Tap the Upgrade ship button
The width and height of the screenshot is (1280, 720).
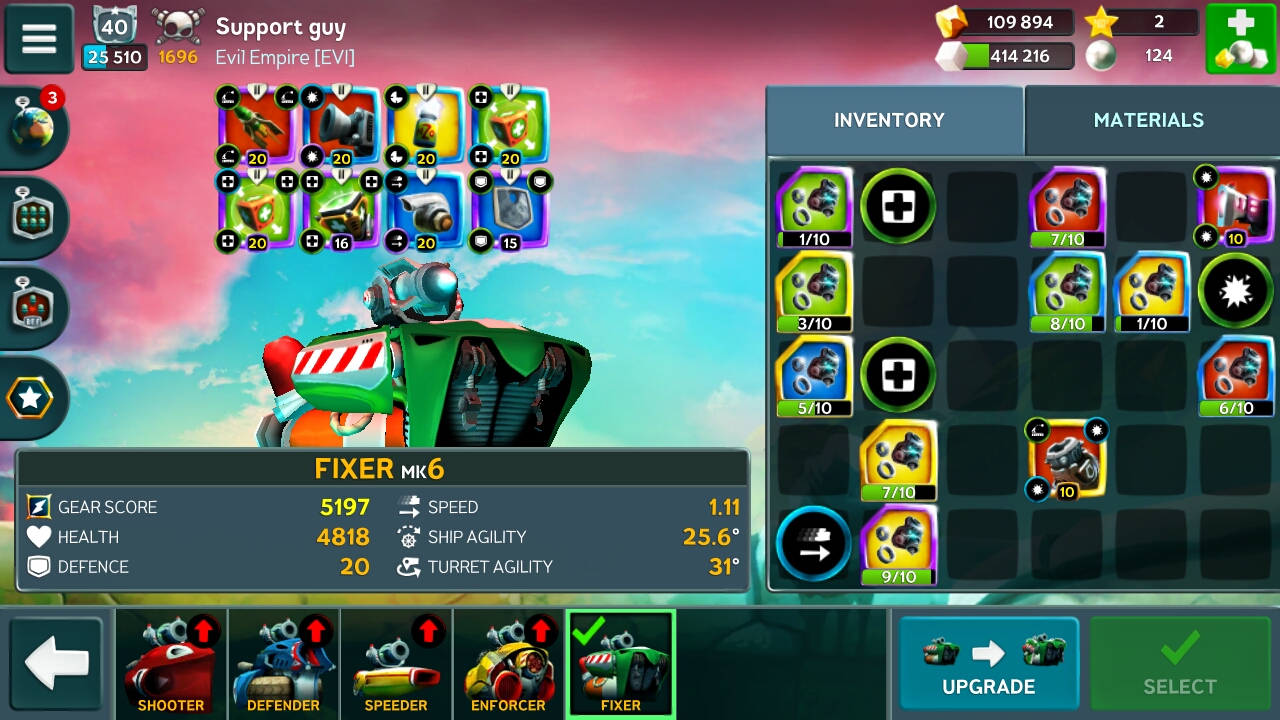pos(988,664)
